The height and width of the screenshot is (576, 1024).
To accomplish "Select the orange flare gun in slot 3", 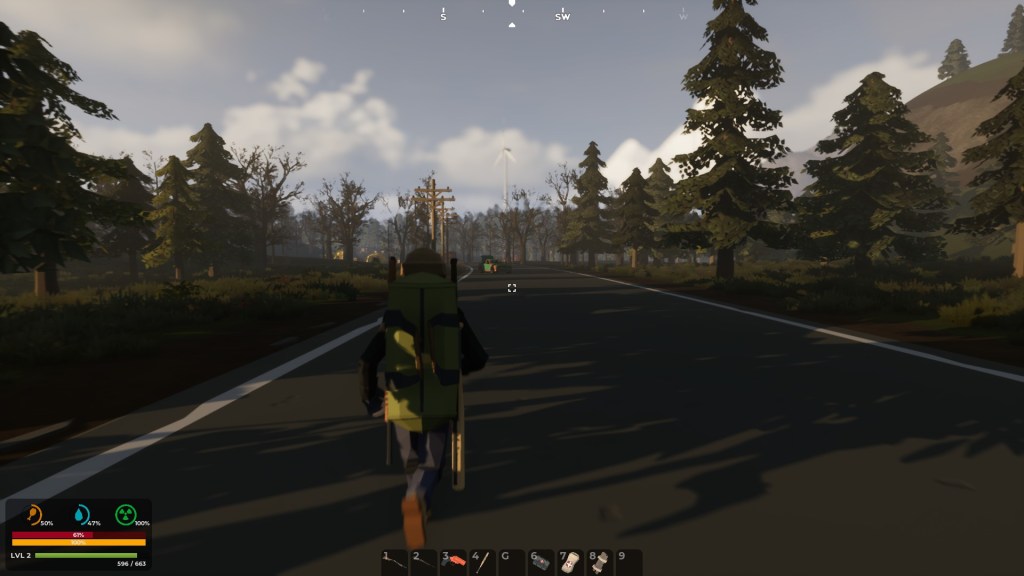I will [454, 562].
